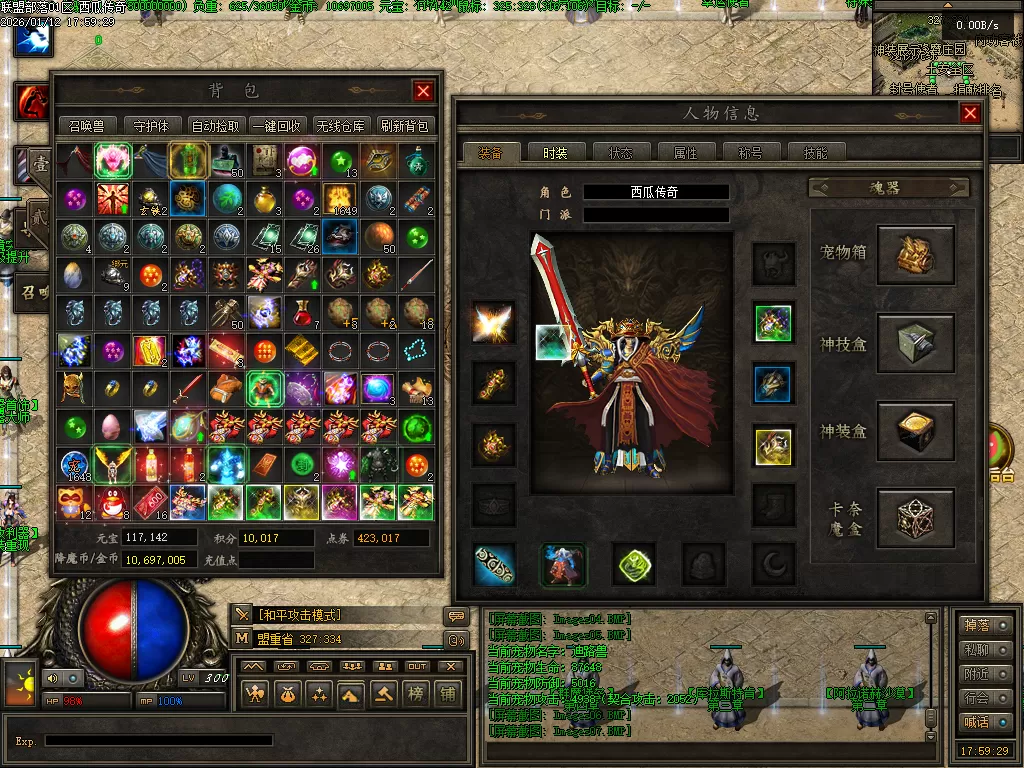1024x768 pixels.
Task: Toggle the 掉落 drop filter channel
Action: click(x=985, y=625)
